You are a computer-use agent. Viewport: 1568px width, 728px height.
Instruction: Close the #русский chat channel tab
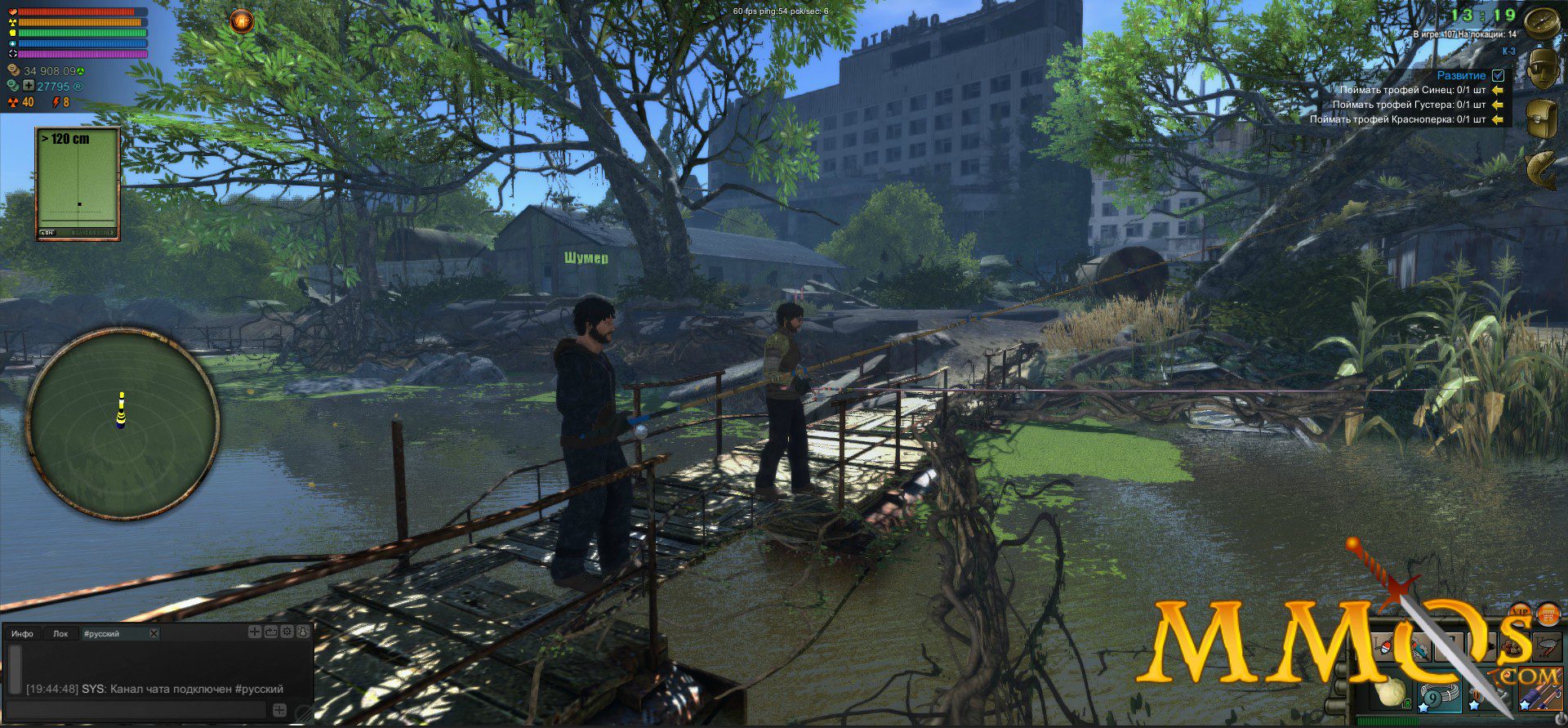pyautogui.click(x=154, y=633)
